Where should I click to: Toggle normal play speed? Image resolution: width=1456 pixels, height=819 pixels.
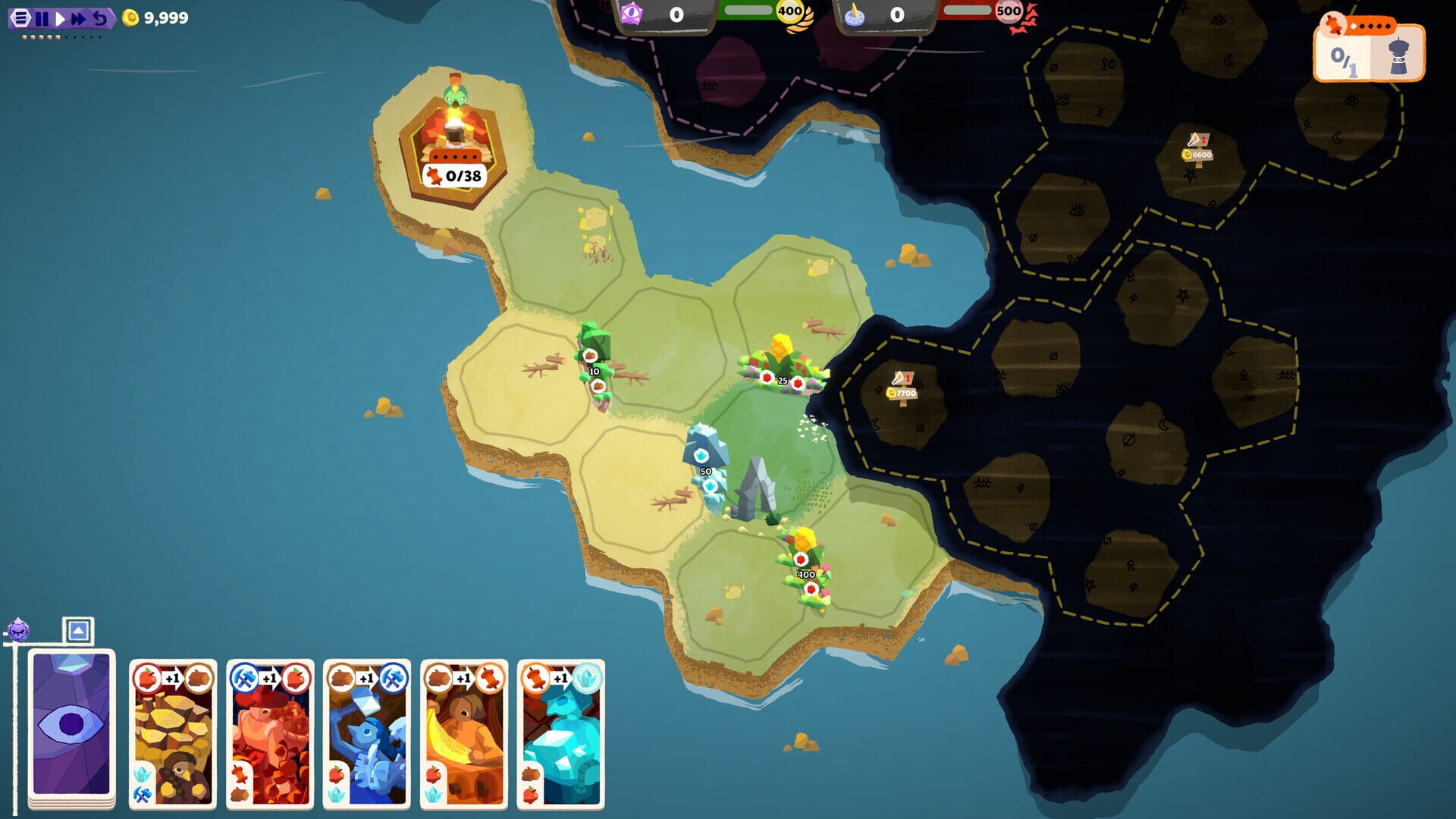coord(60,18)
